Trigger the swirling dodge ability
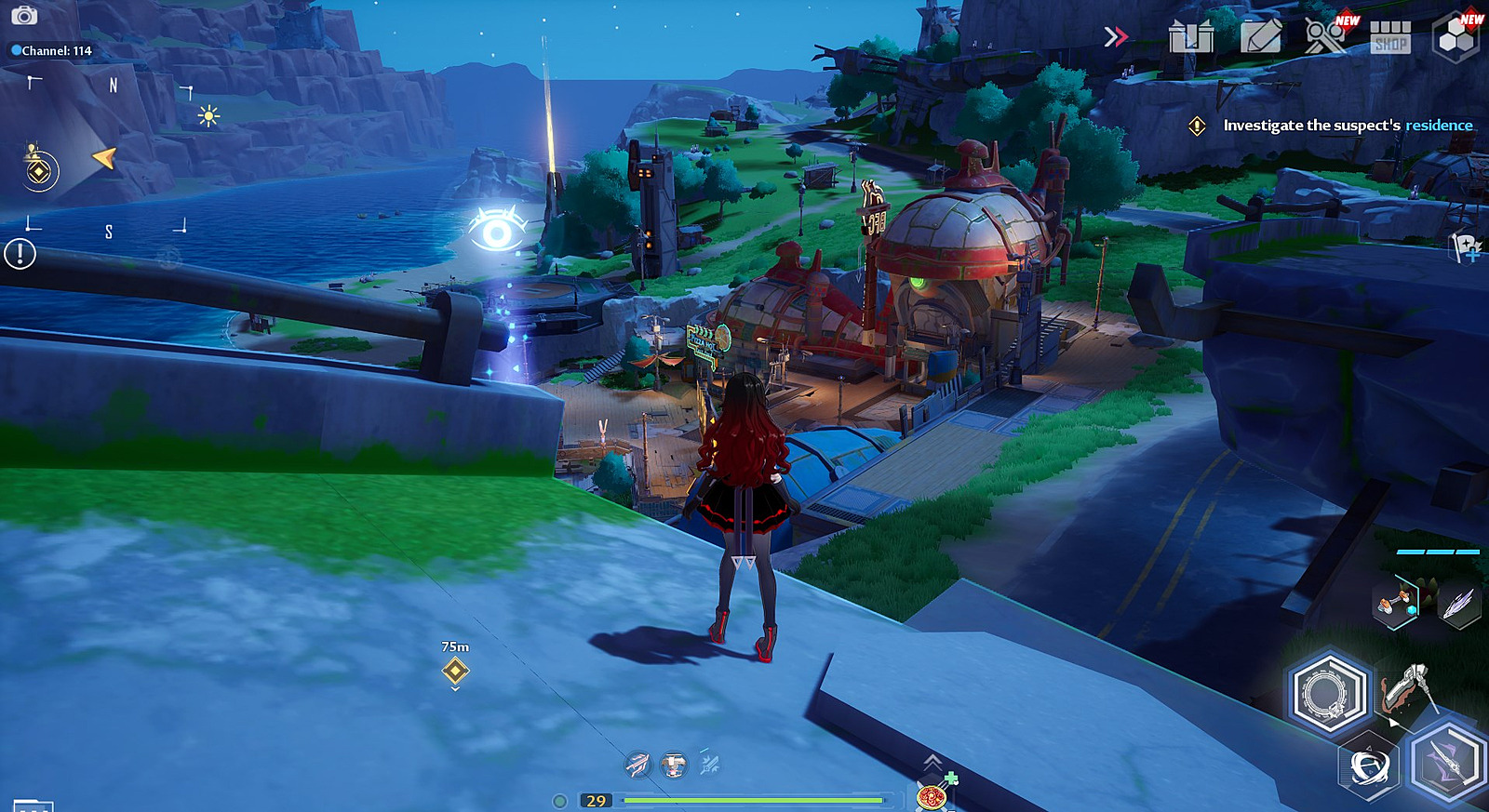1489x812 pixels. 1369,767
